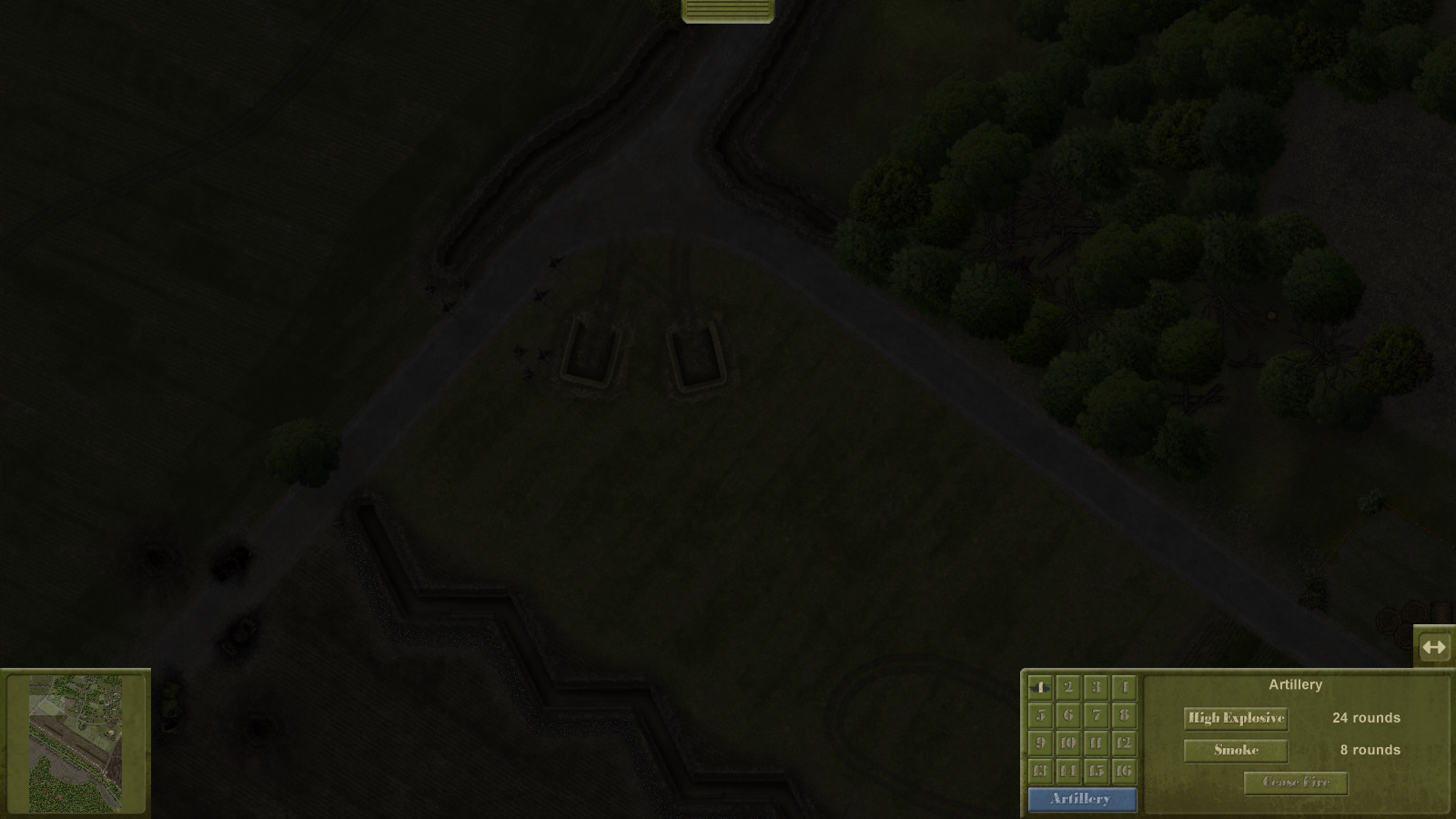Select unit 10 in the roster grid
The image size is (1456, 819).
pos(1067,742)
